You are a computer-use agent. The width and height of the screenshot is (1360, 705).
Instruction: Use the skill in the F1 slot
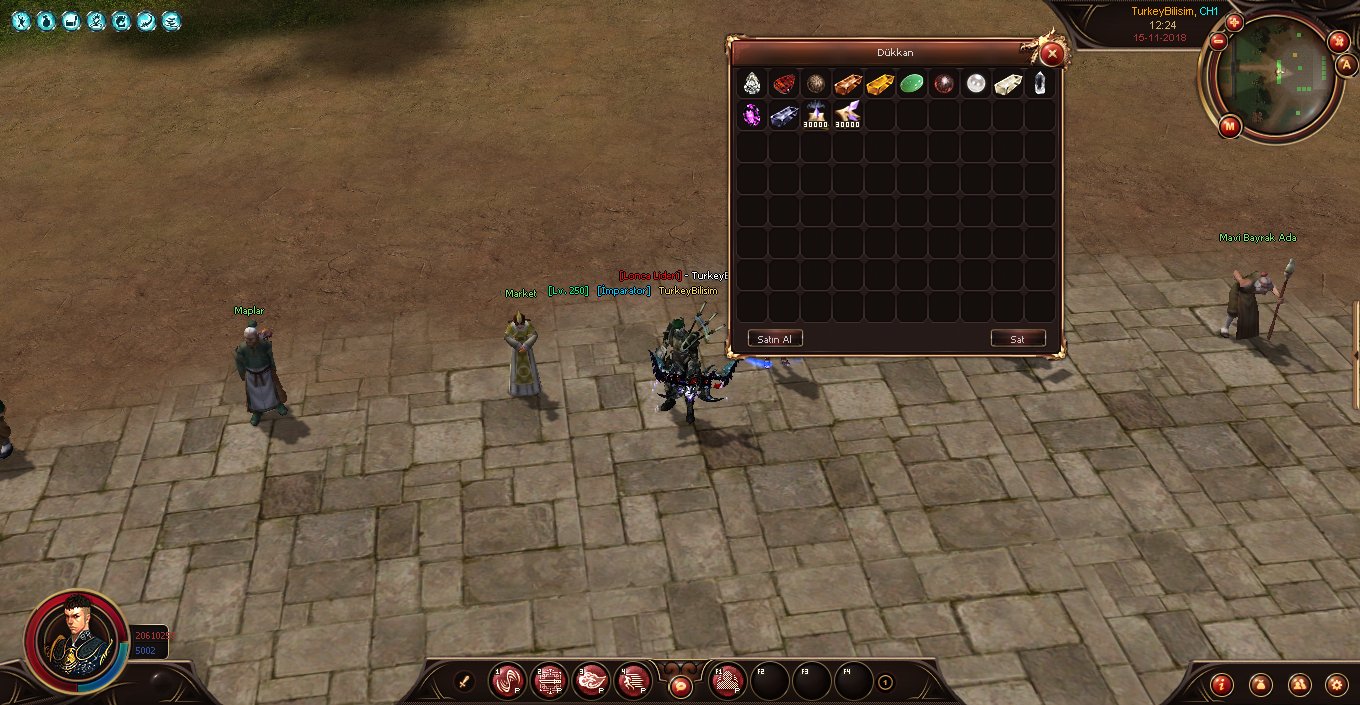(x=728, y=682)
